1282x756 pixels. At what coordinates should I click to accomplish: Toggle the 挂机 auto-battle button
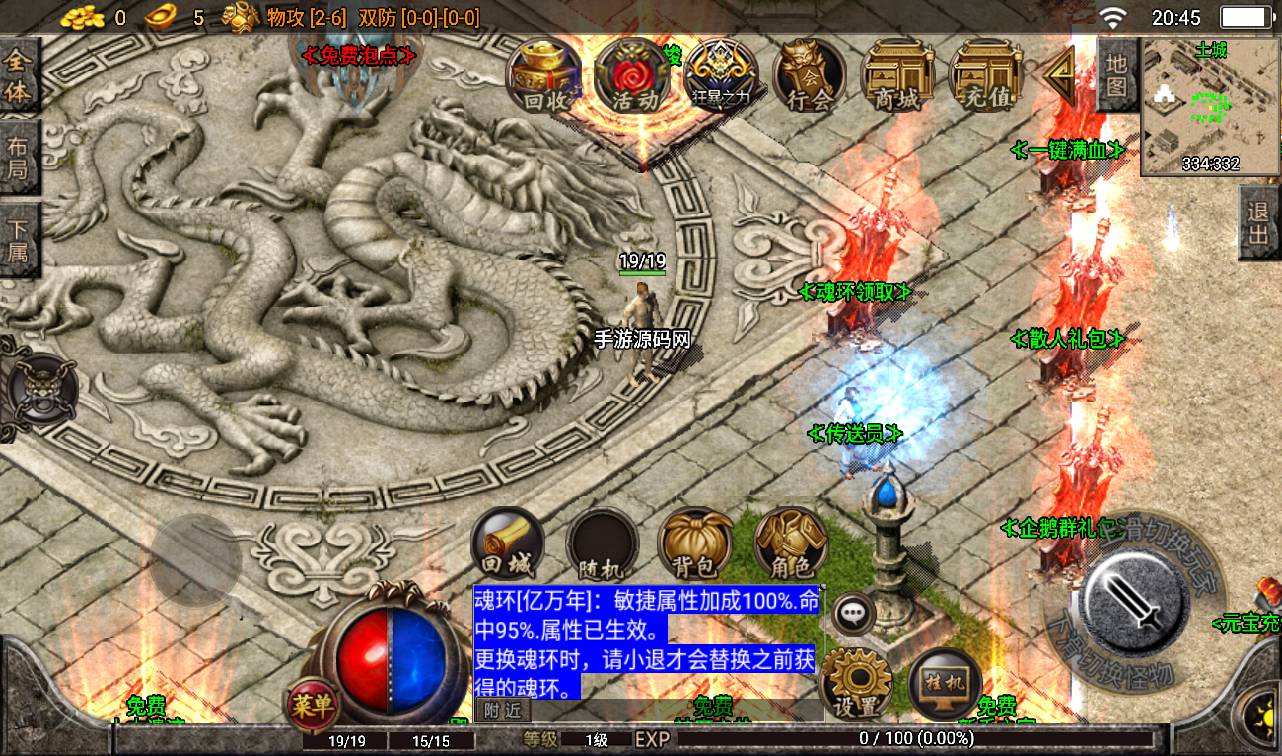click(x=945, y=683)
